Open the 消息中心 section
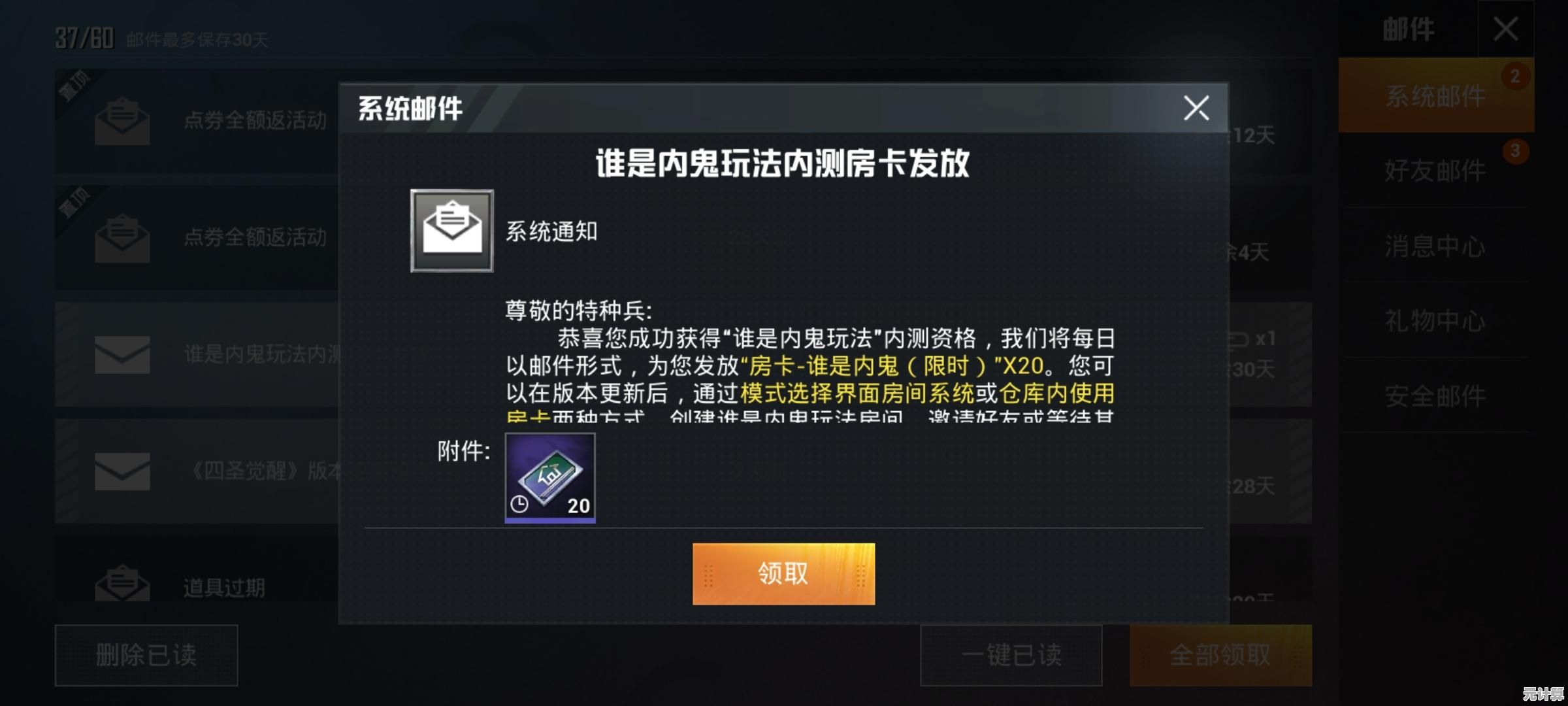The height and width of the screenshot is (706, 1568). click(1435, 246)
